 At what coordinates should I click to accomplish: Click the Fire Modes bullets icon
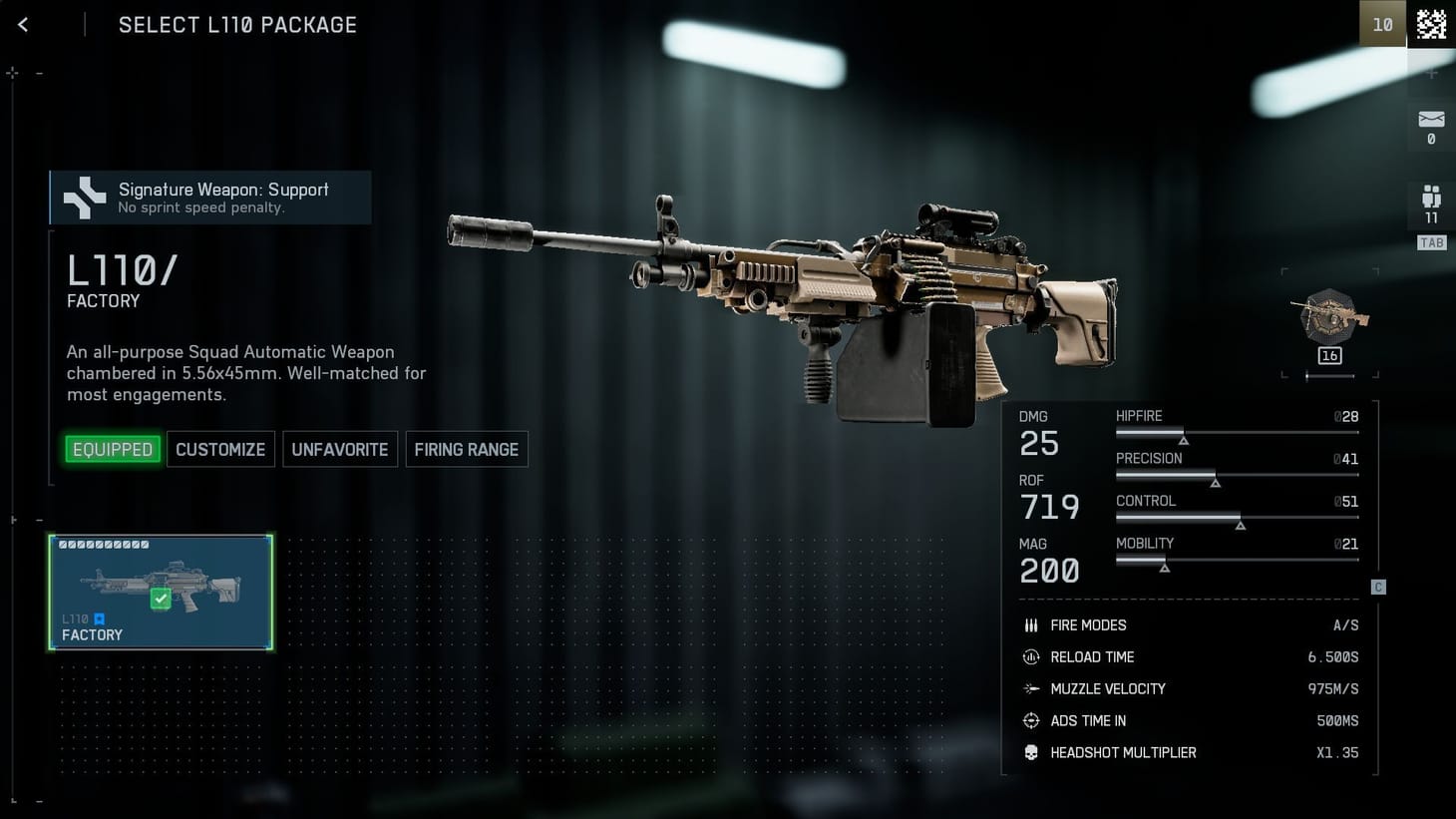tap(1030, 624)
